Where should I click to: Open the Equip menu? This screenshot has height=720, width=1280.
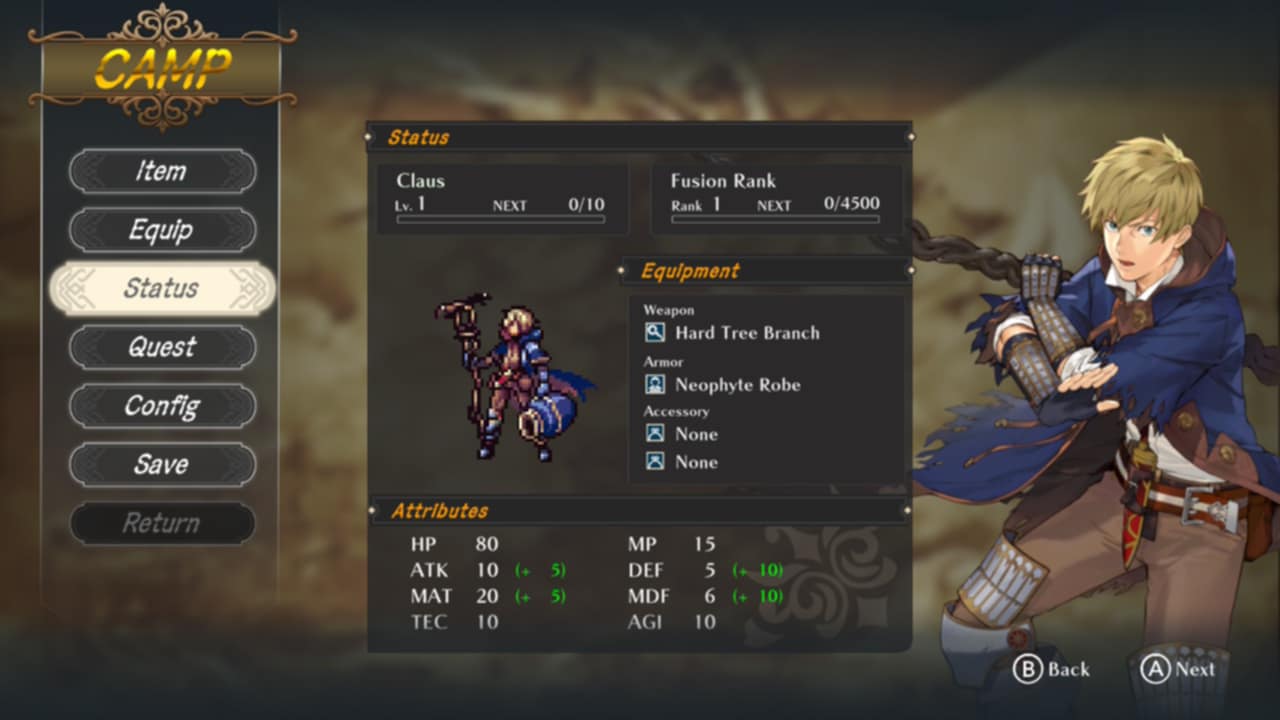point(162,230)
